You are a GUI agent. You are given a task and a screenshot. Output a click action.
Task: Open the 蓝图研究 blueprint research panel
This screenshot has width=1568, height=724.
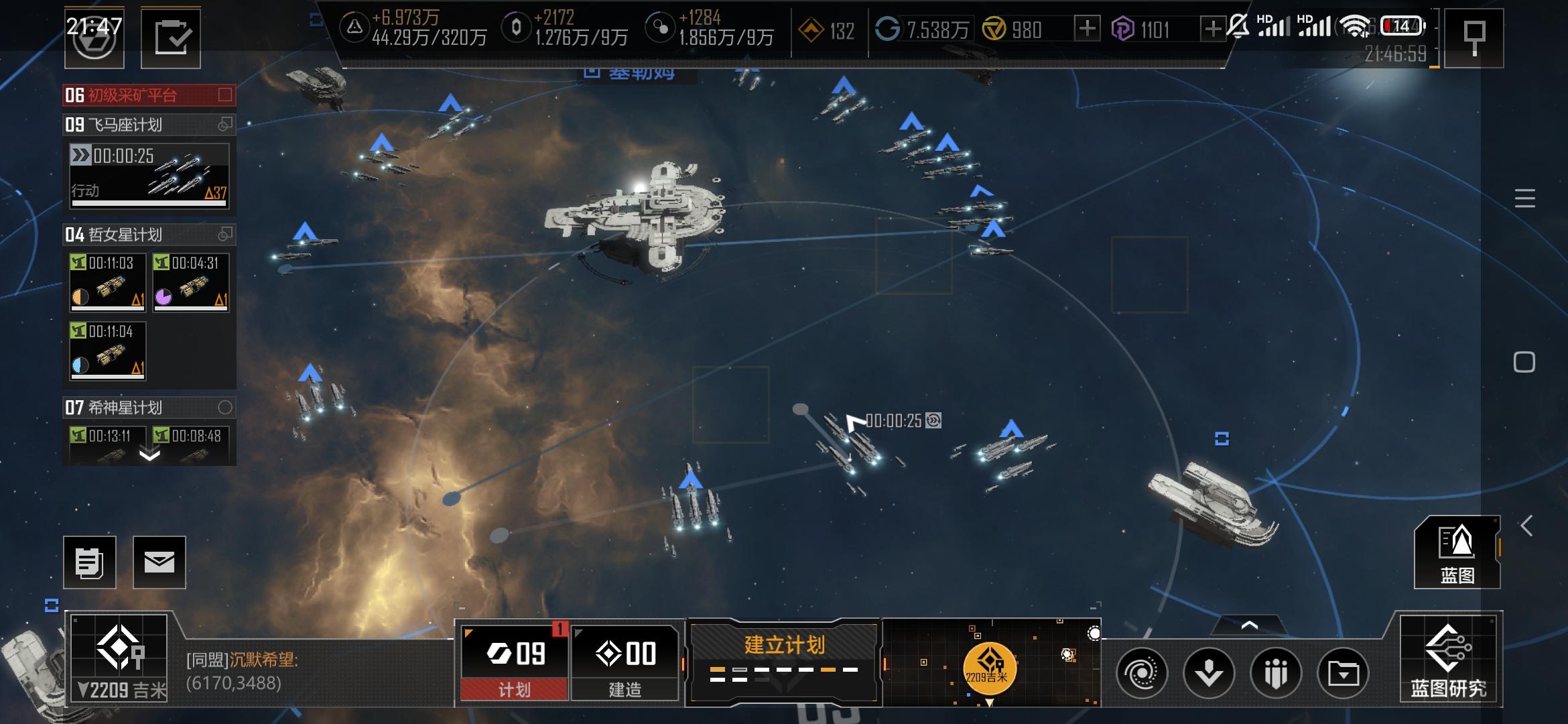(1448, 659)
